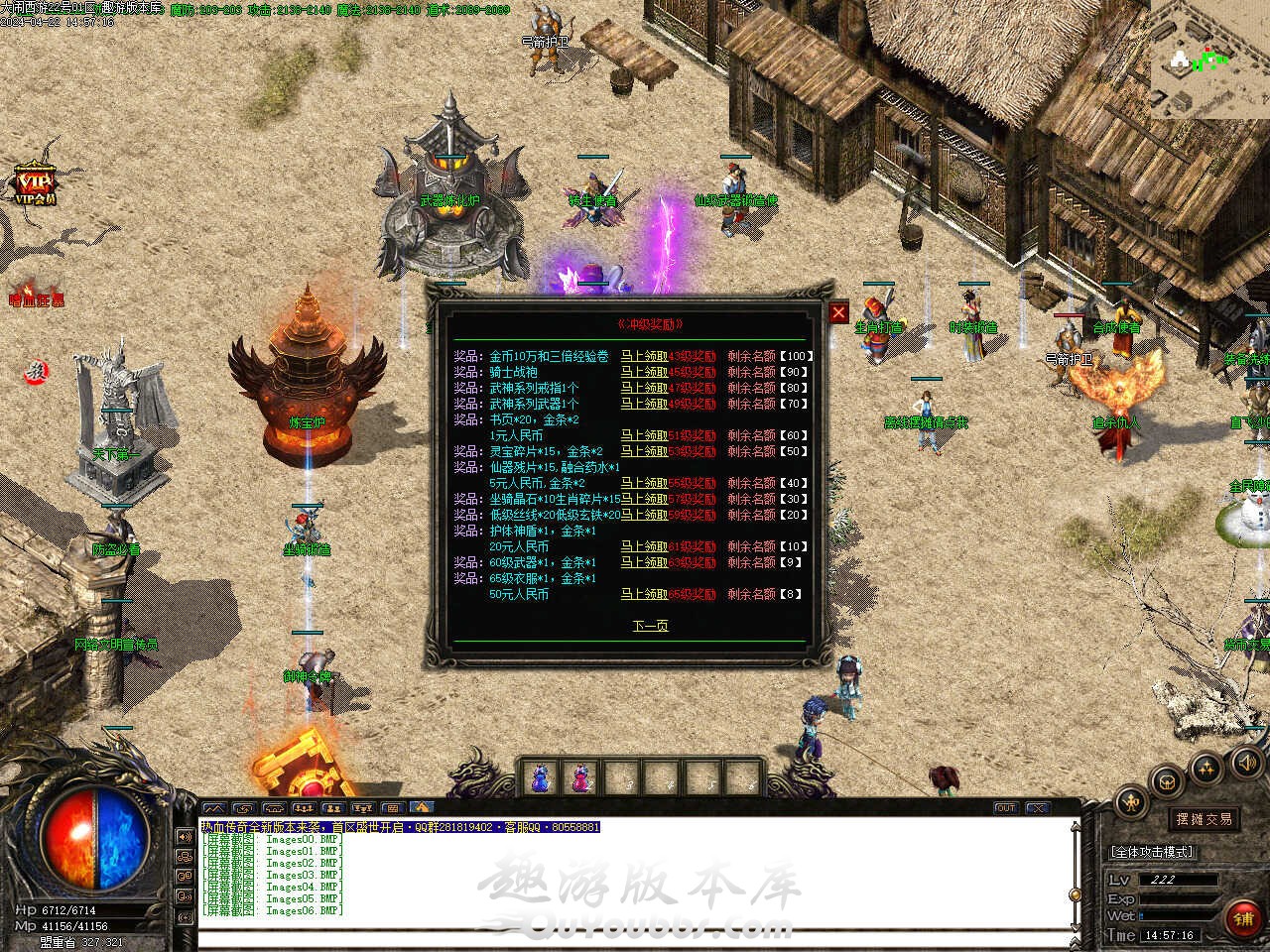Claim the level 65 reward of 50元人民币
This screenshot has height=952, width=1270.
pos(644,594)
